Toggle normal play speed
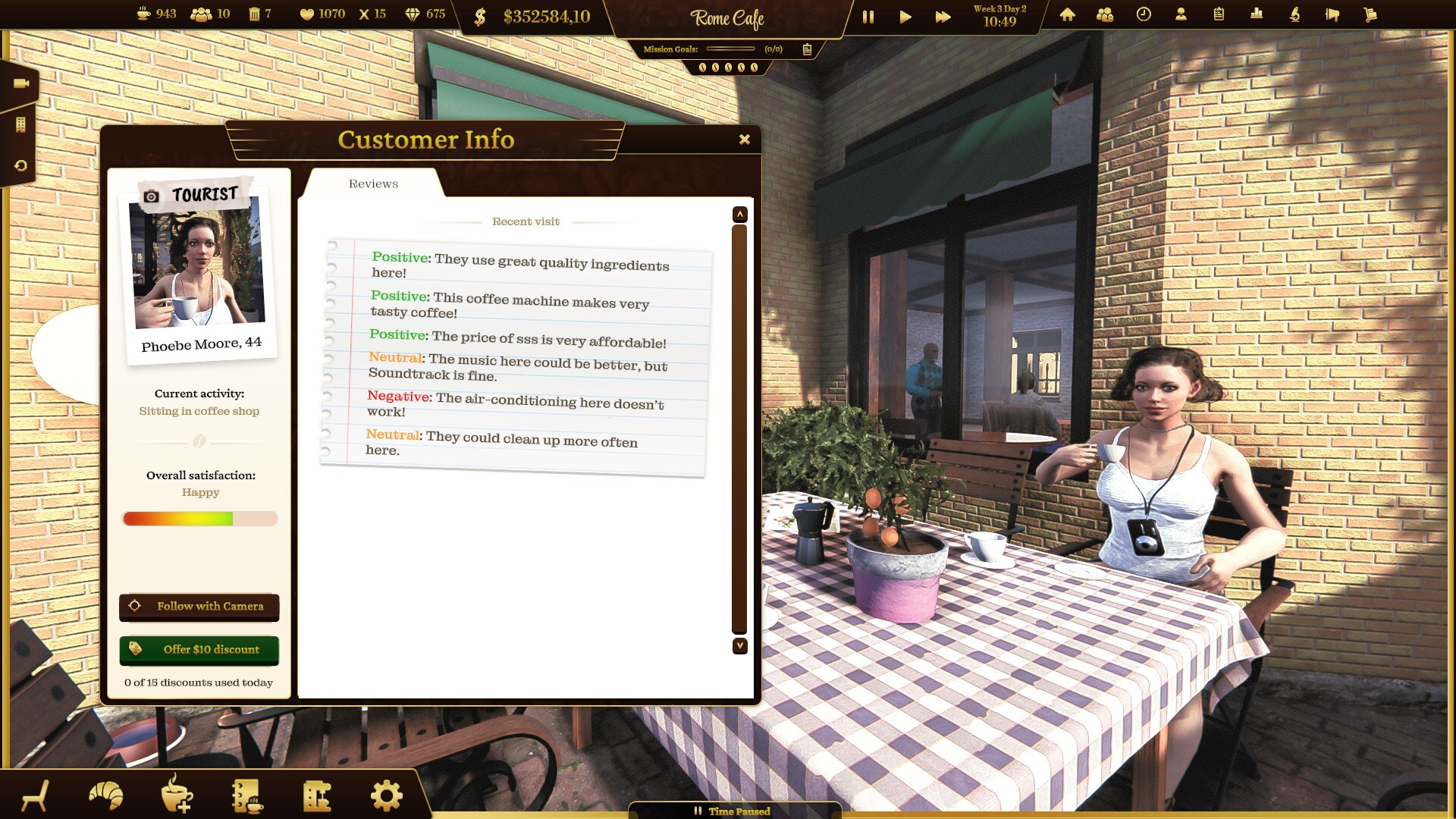This screenshot has height=819, width=1456. coord(905,15)
